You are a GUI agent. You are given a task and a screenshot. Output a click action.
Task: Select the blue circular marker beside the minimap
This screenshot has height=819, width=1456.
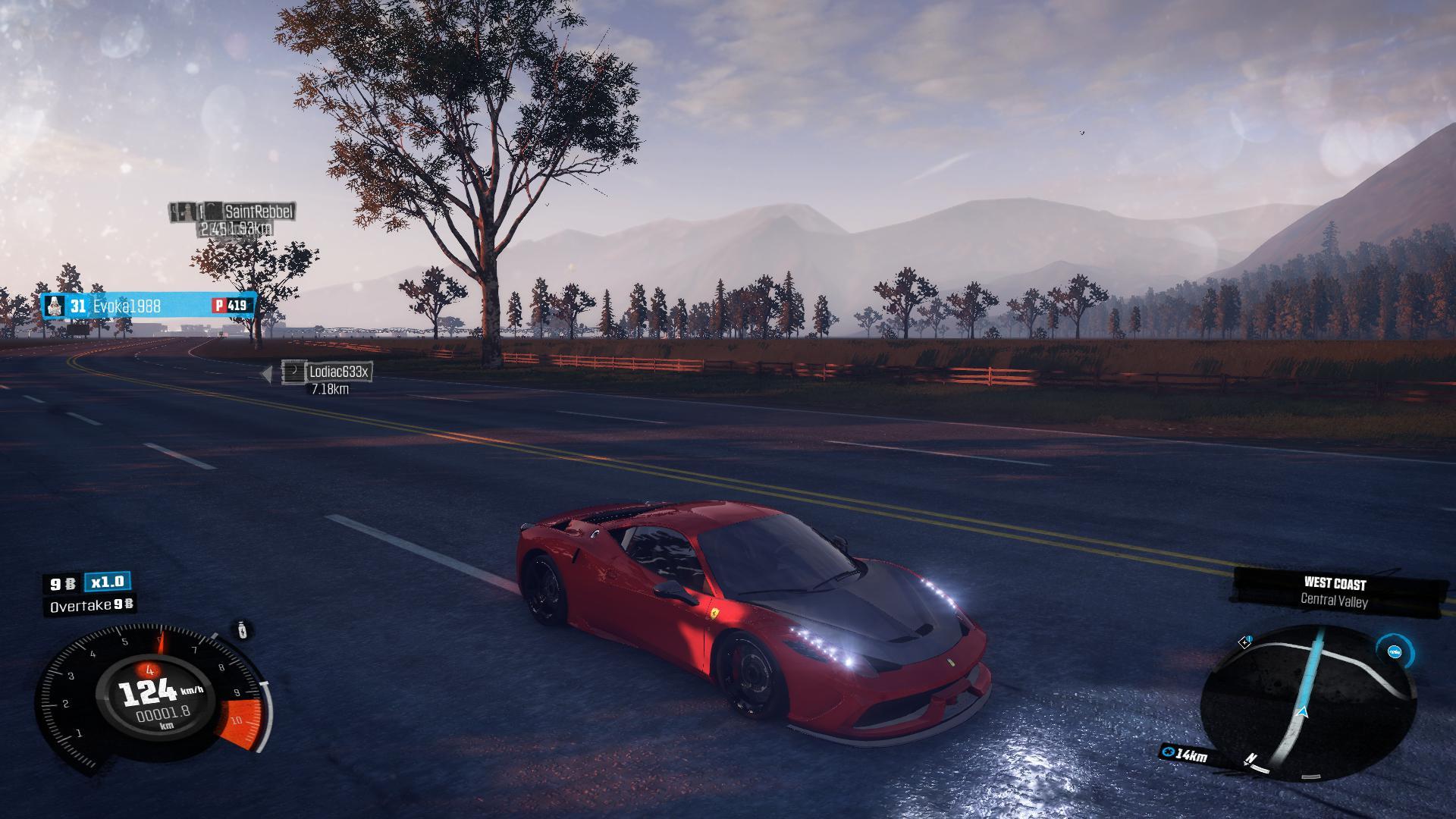[x=1394, y=651]
